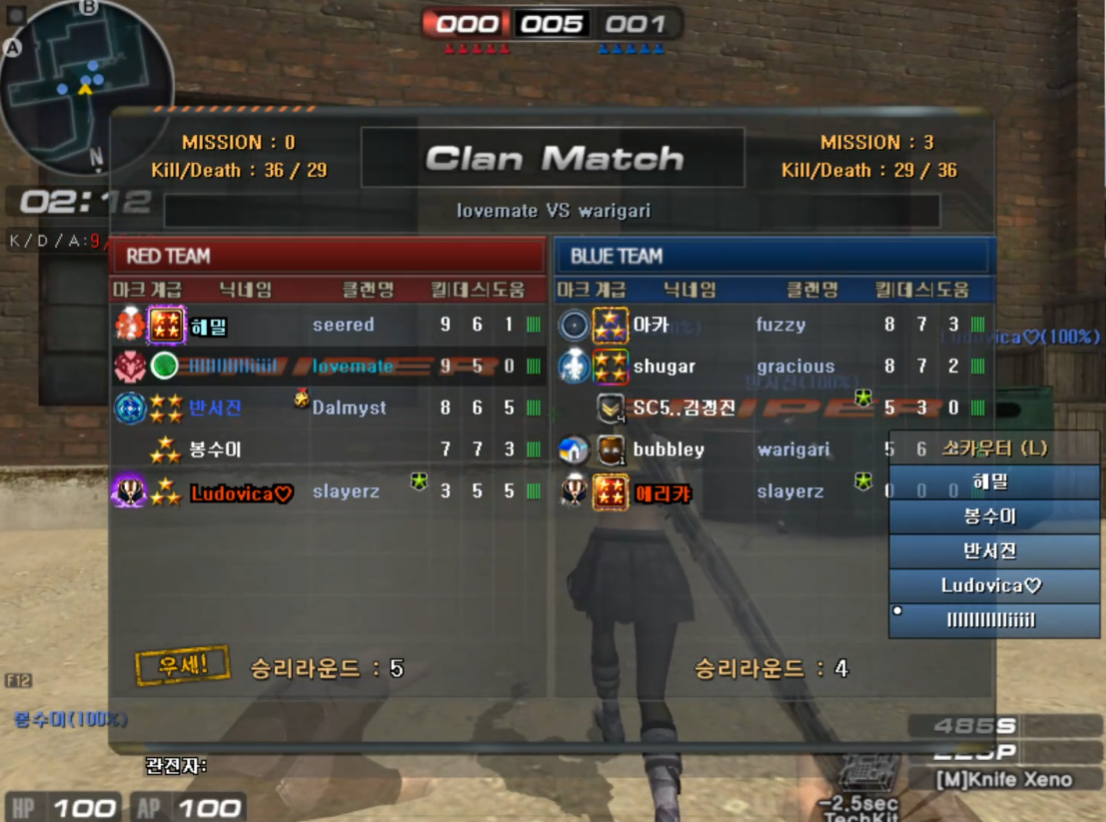The height and width of the screenshot is (822, 1106).
Task: Select the RED TEAM header bar
Action: click(x=326, y=256)
